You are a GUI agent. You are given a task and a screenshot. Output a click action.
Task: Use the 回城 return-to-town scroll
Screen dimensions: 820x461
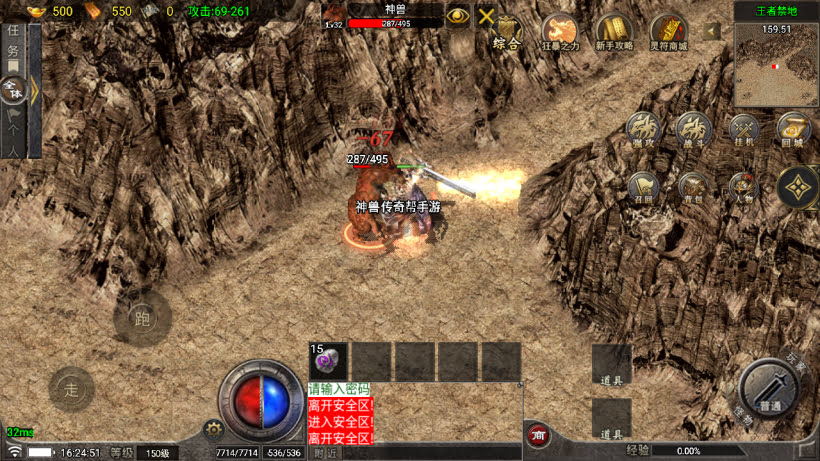(793, 130)
